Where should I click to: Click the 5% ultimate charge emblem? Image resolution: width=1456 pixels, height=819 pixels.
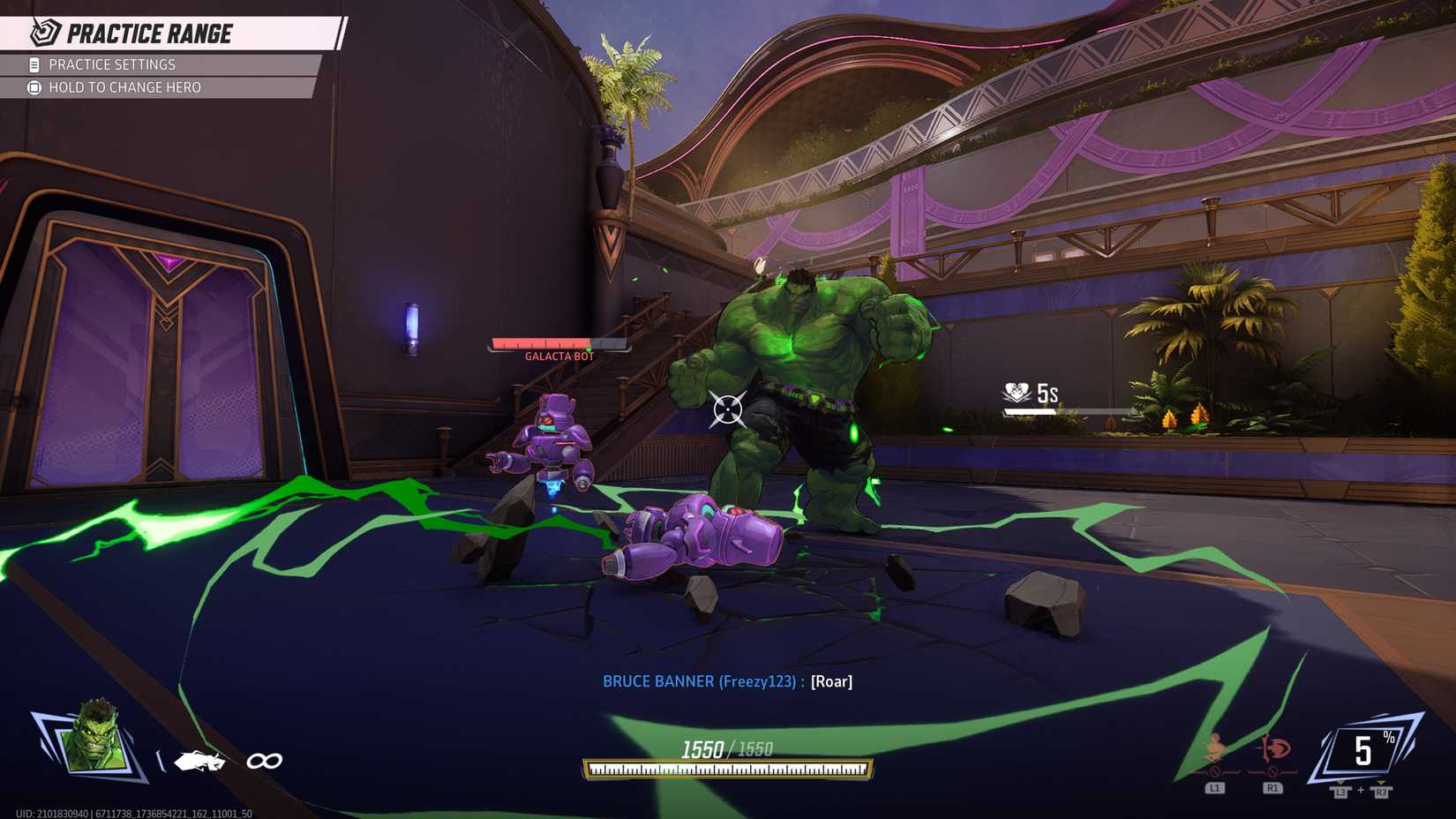click(1363, 750)
